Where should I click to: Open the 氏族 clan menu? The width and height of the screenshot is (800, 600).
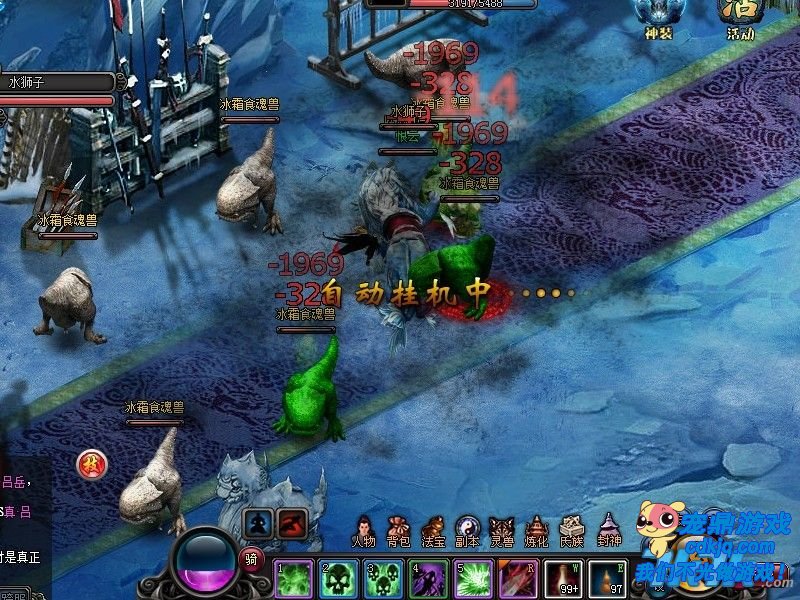click(x=572, y=530)
